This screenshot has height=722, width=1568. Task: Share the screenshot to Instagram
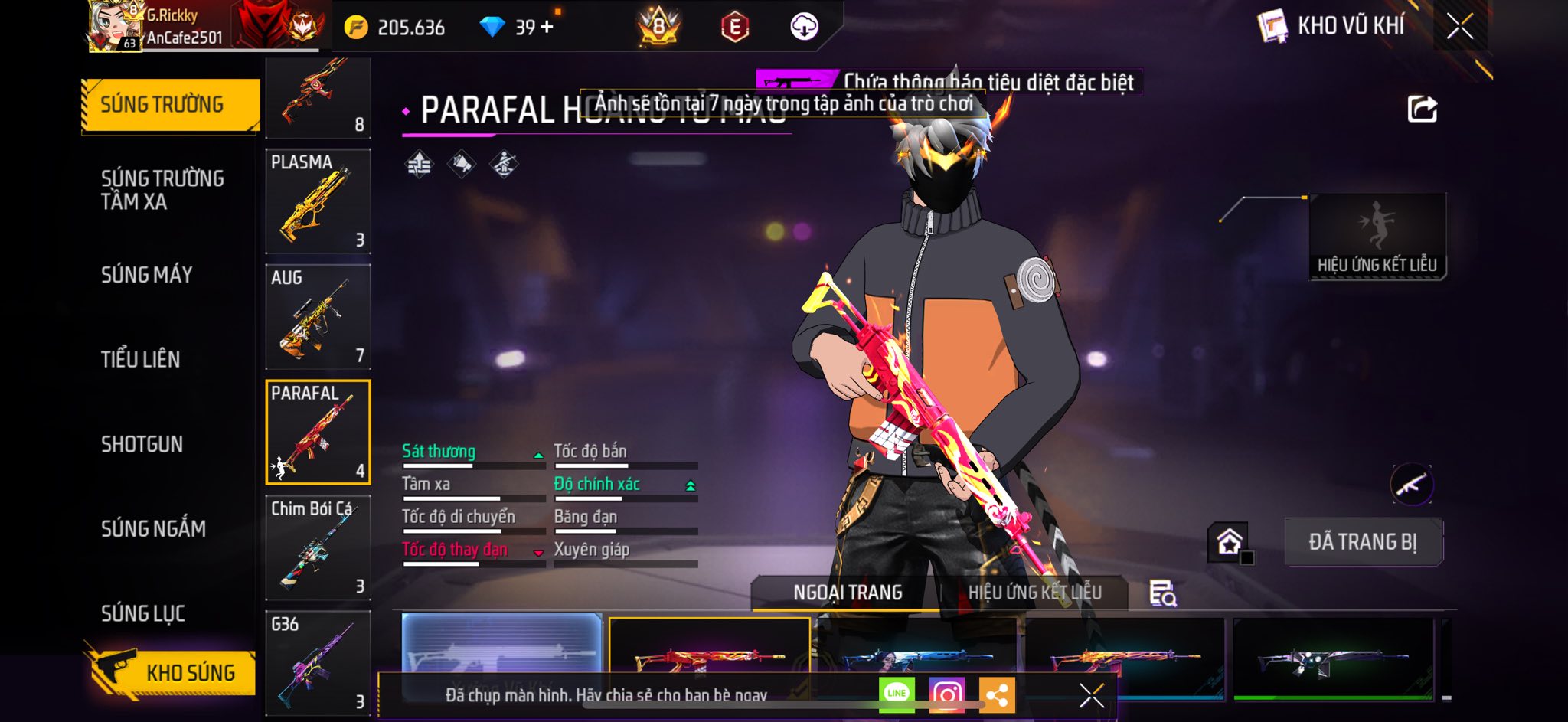(946, 694)
